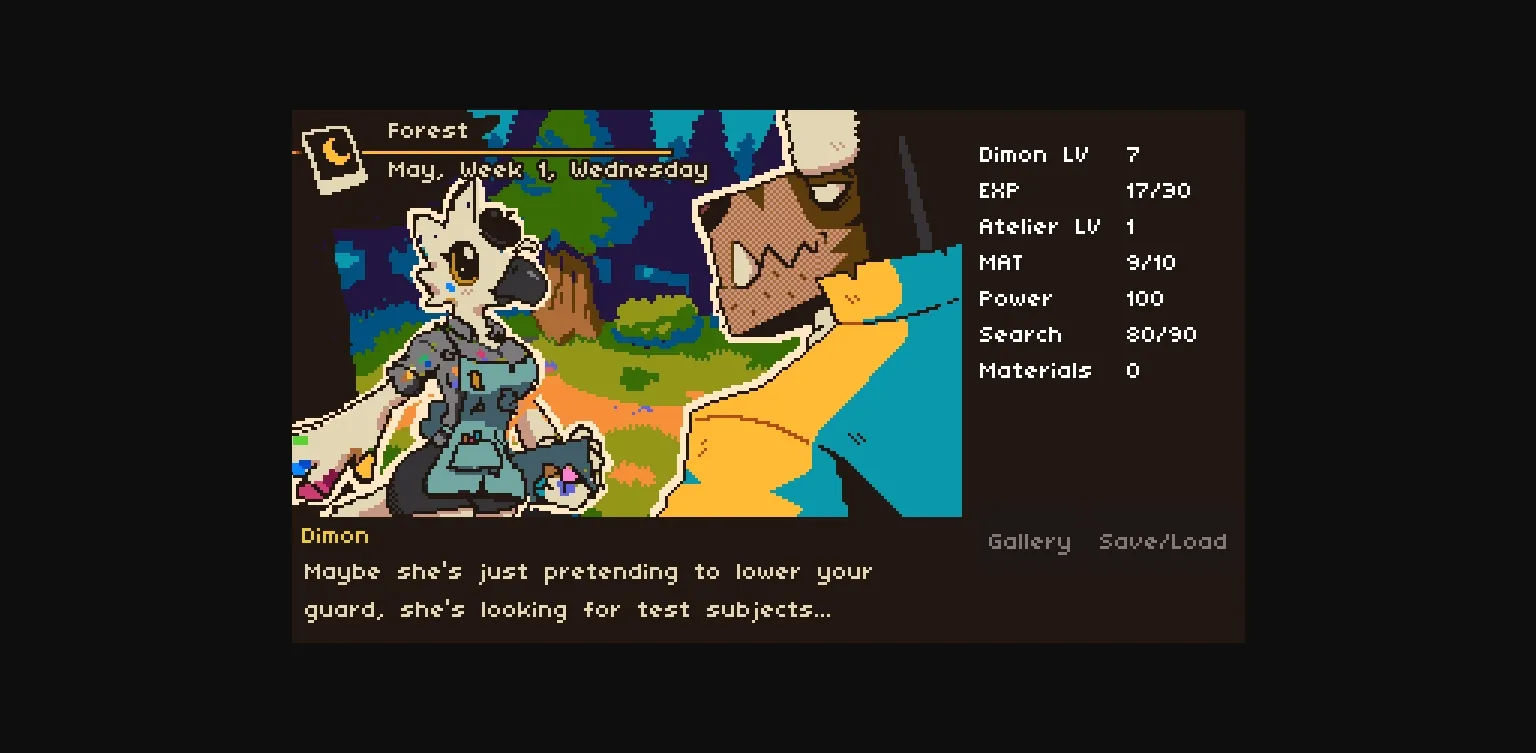
Task: Open the Gallery
Action: click(x=1029, y=541)
